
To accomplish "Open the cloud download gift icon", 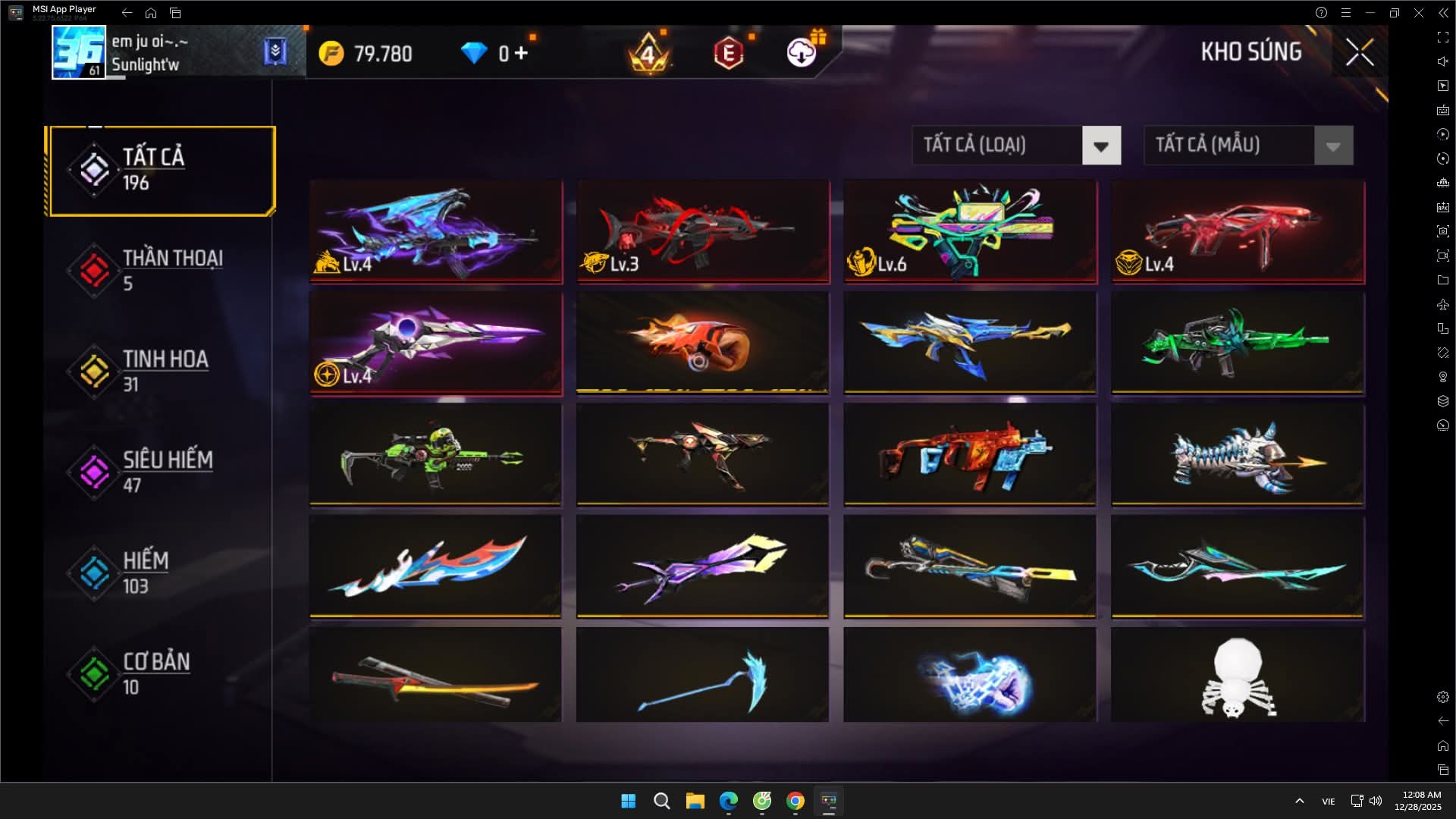I will point(802,52).
